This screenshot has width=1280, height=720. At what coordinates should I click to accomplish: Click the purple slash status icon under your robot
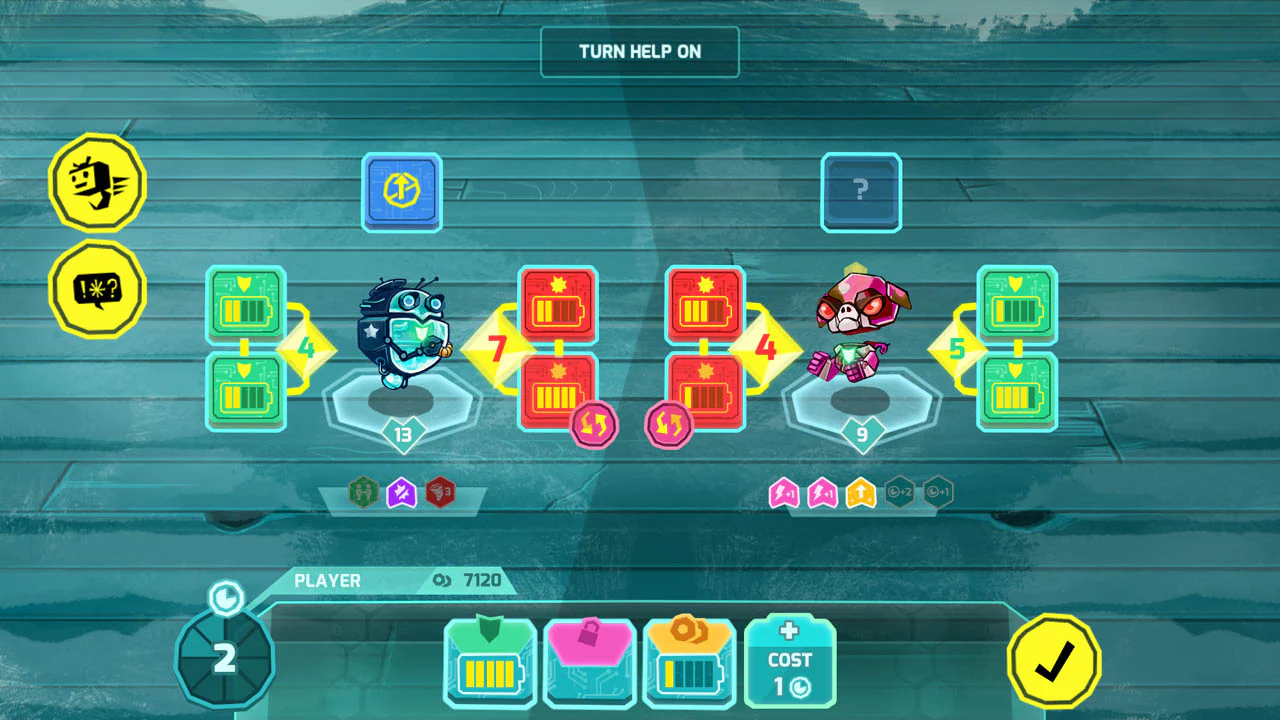(402, 492)
